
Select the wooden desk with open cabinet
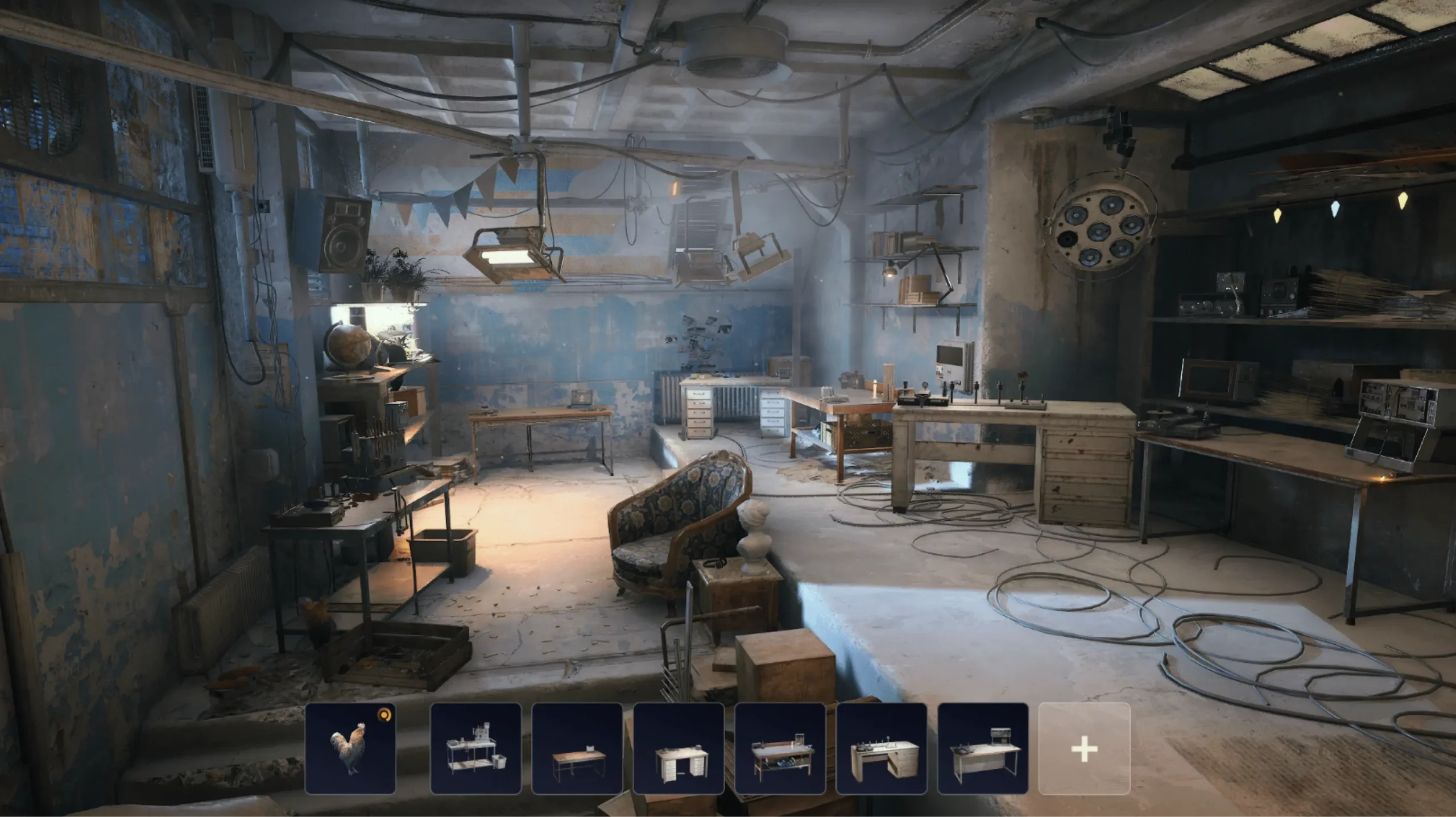[881, 748]
